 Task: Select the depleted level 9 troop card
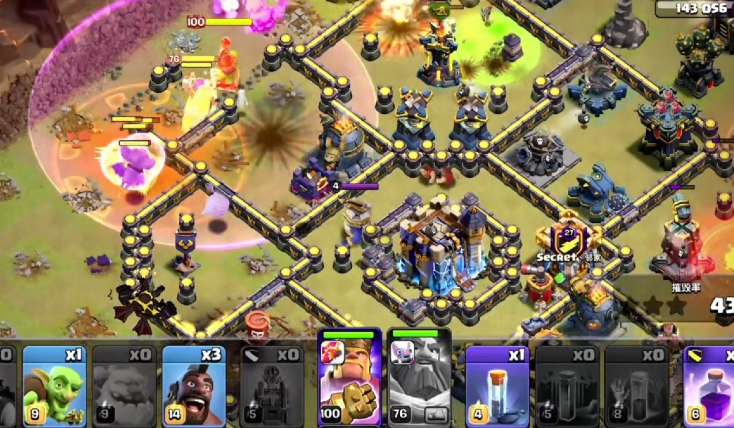[124, 385]
